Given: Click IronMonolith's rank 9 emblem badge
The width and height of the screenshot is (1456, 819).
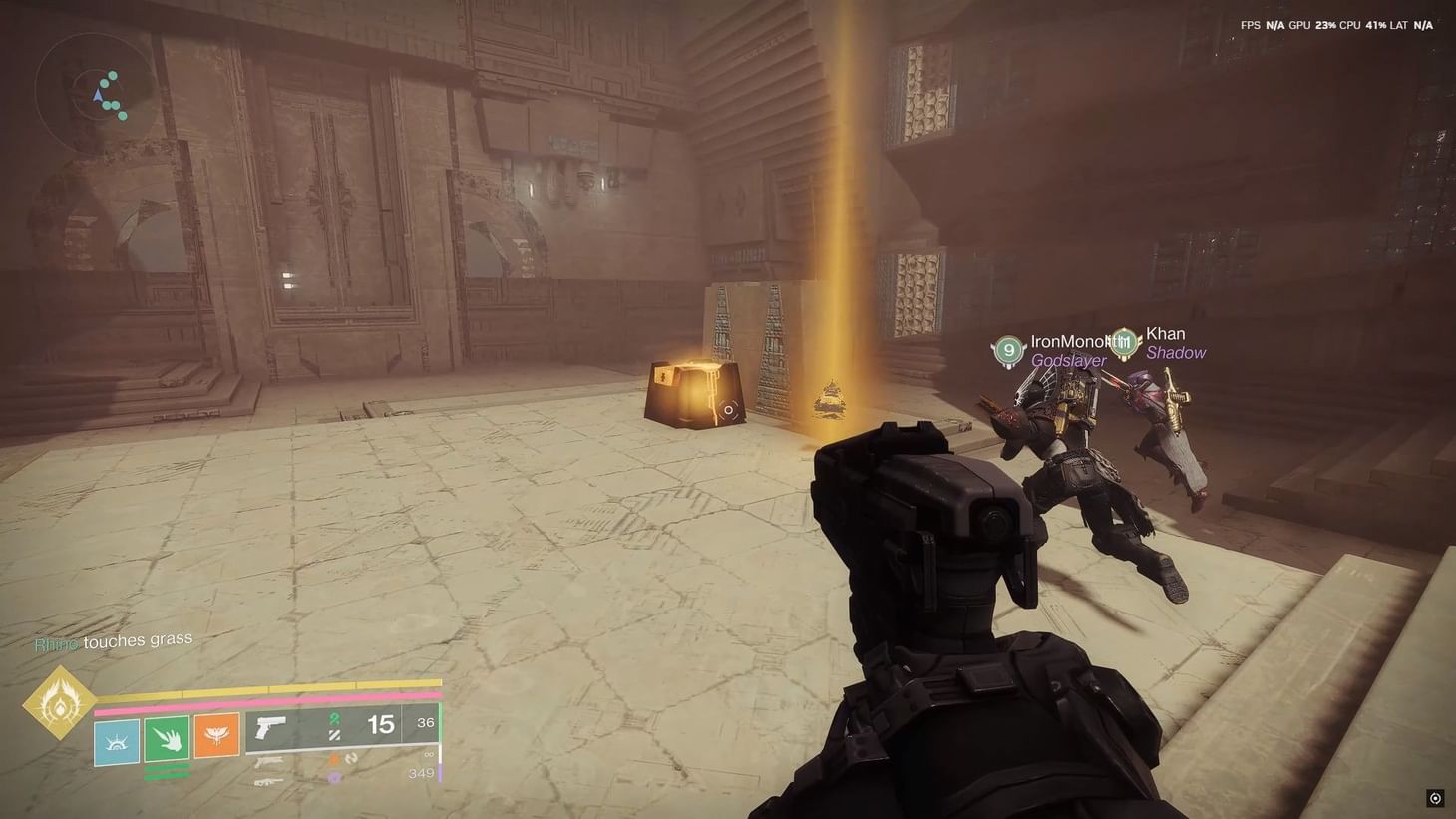Looking at the screenshot, I should 1009,350.
